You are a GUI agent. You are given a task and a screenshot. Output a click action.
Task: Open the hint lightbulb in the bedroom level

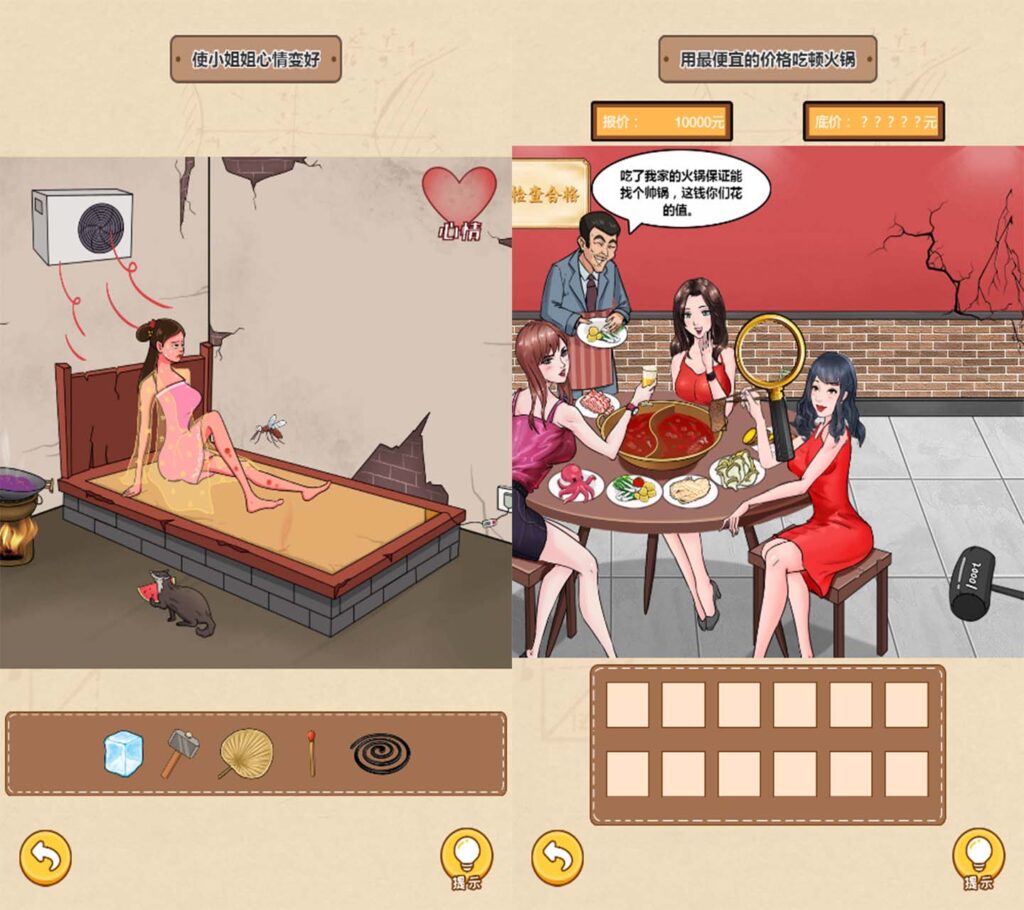(466, 855)
